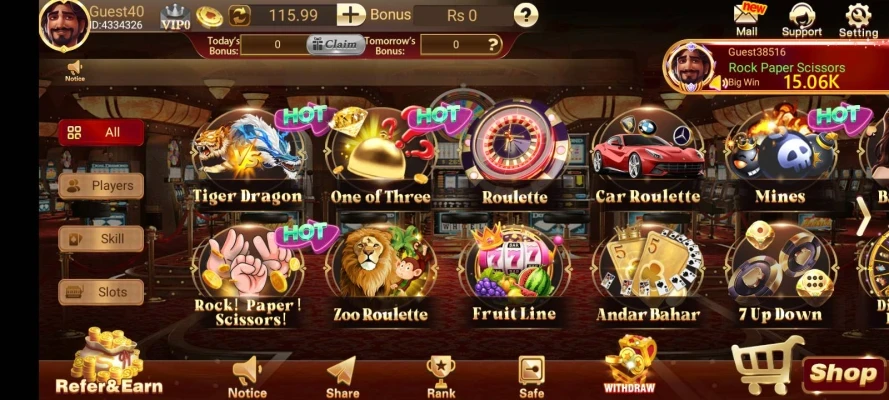The image size is (889, 400).
Task: Claim today's bonus
Action: 335,44
